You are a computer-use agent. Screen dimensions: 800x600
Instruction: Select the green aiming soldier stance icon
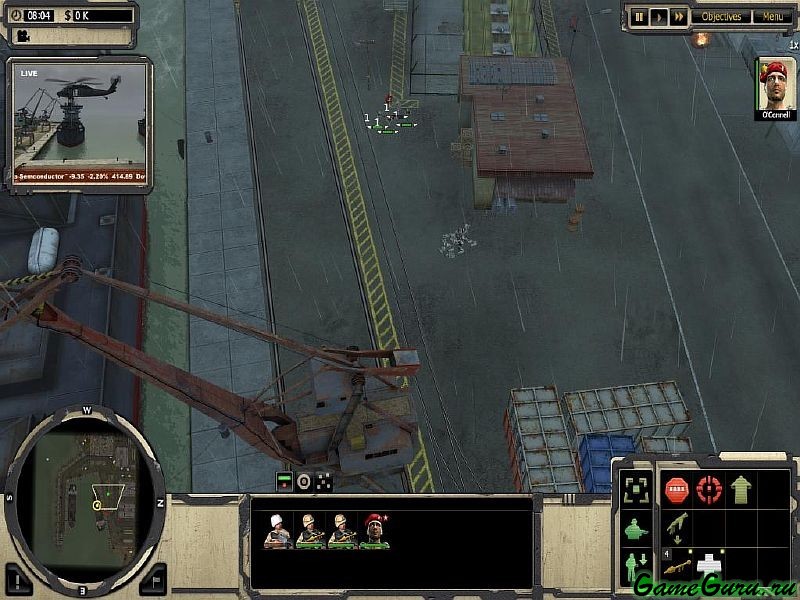coord(634,529)
